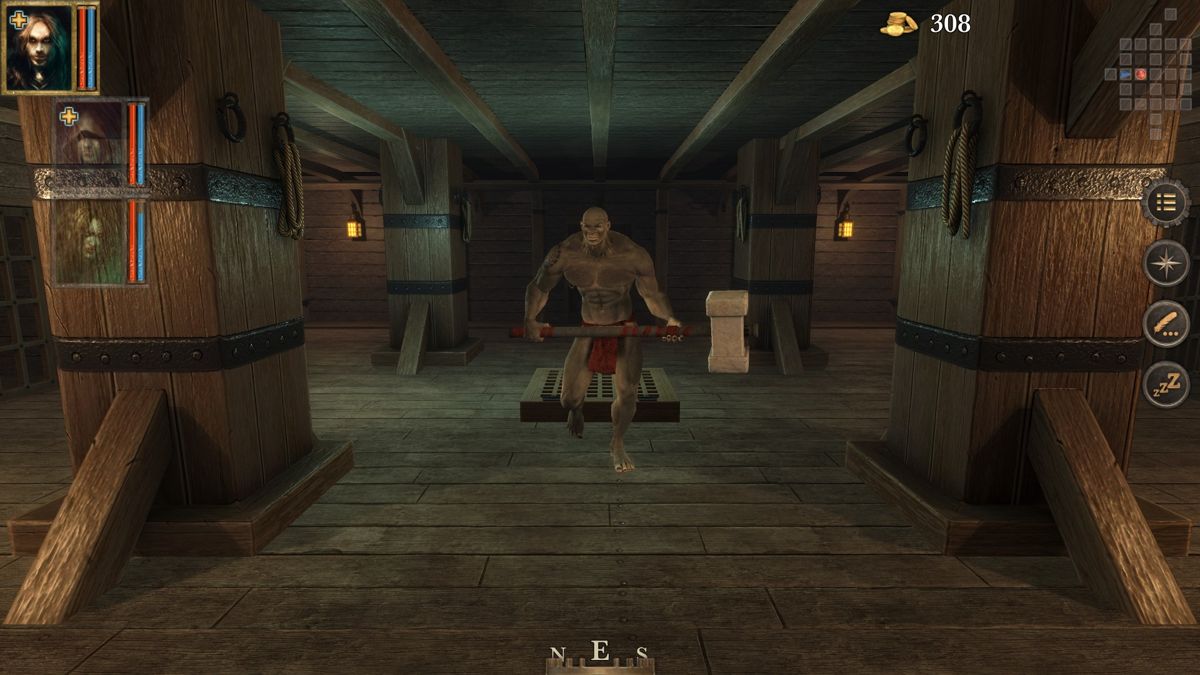This screenshot has width=1200, height=675.
Task: Click the compass strip at the bottom
Action: [x=599, y=655]
